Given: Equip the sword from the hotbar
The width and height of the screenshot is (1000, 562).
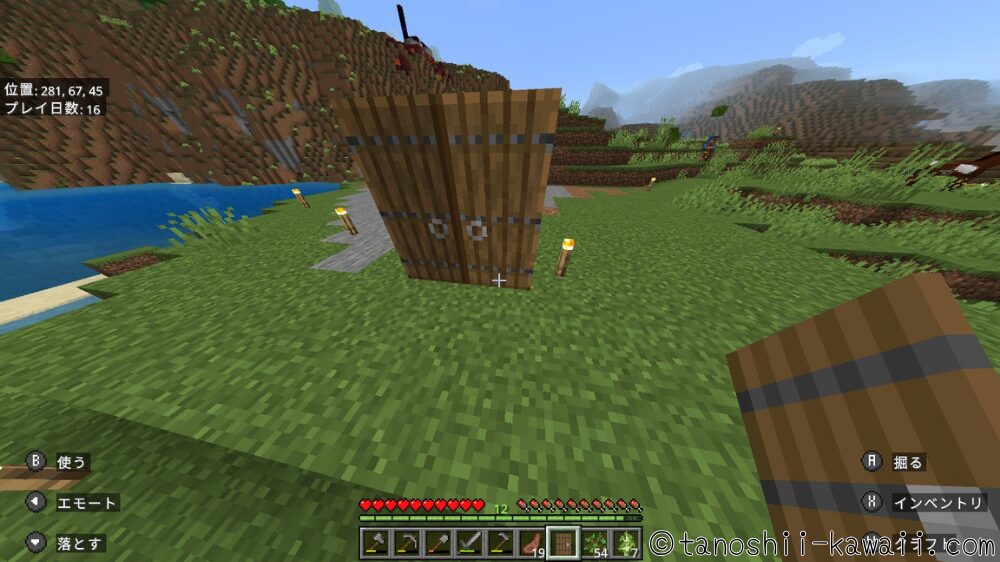Looking at the screenshot, I should tap(468, 543).
